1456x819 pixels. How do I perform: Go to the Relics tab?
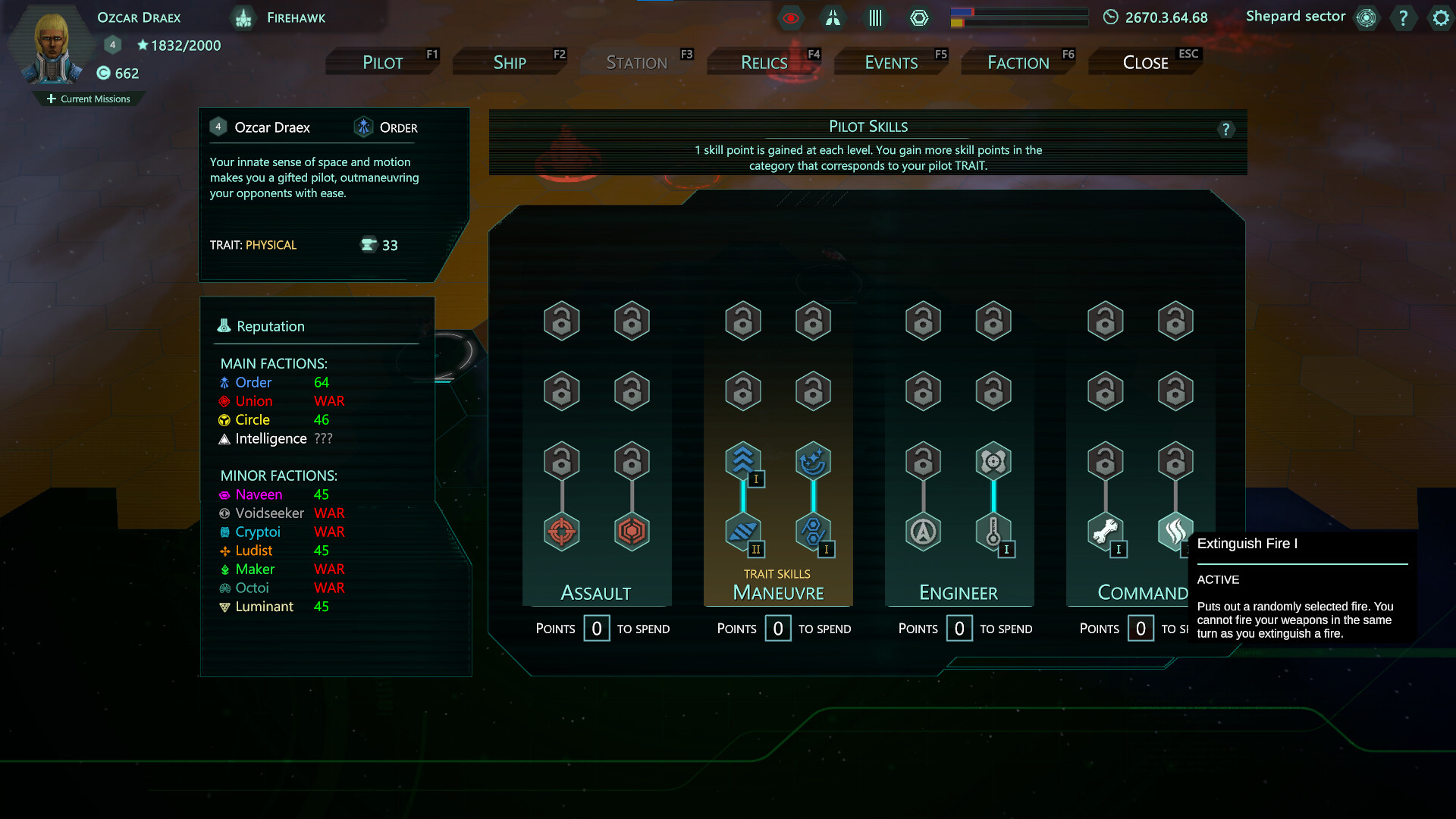tap(764, 62)
